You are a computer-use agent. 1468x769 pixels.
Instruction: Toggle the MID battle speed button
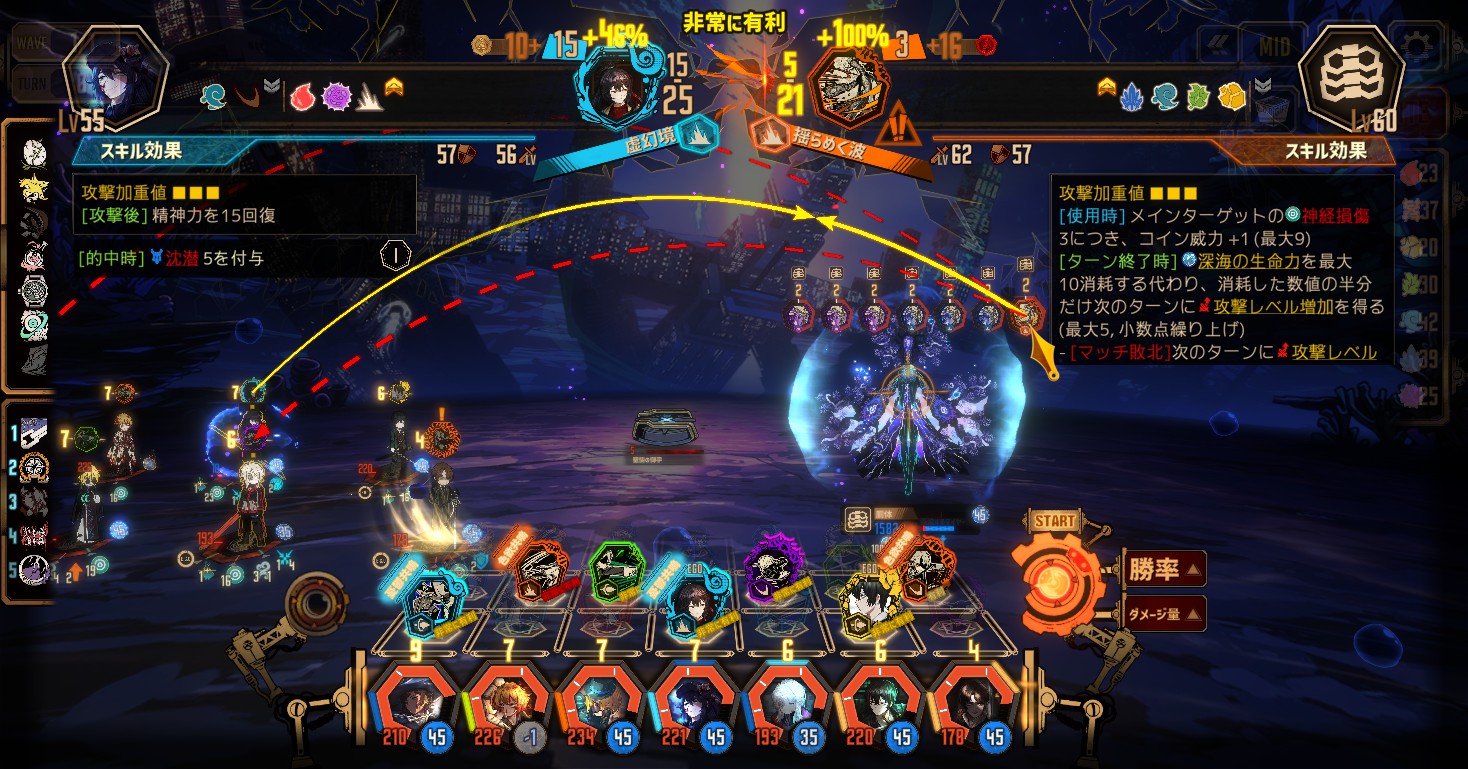coord(1273,46)
